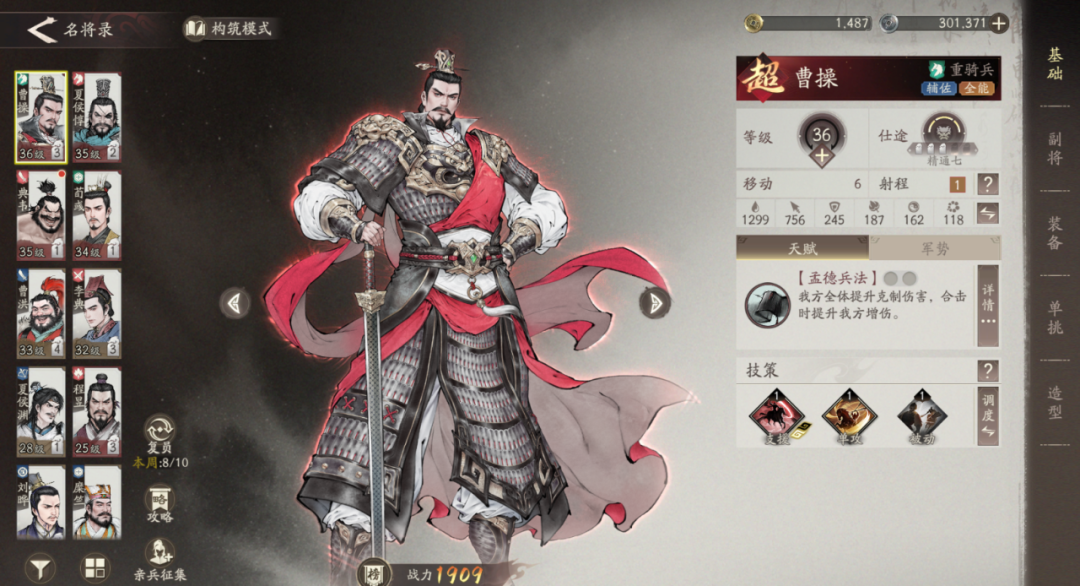The image size is (1080, 586).
Task: Open the 装备 equipment tab
Action: point(1054,233)
